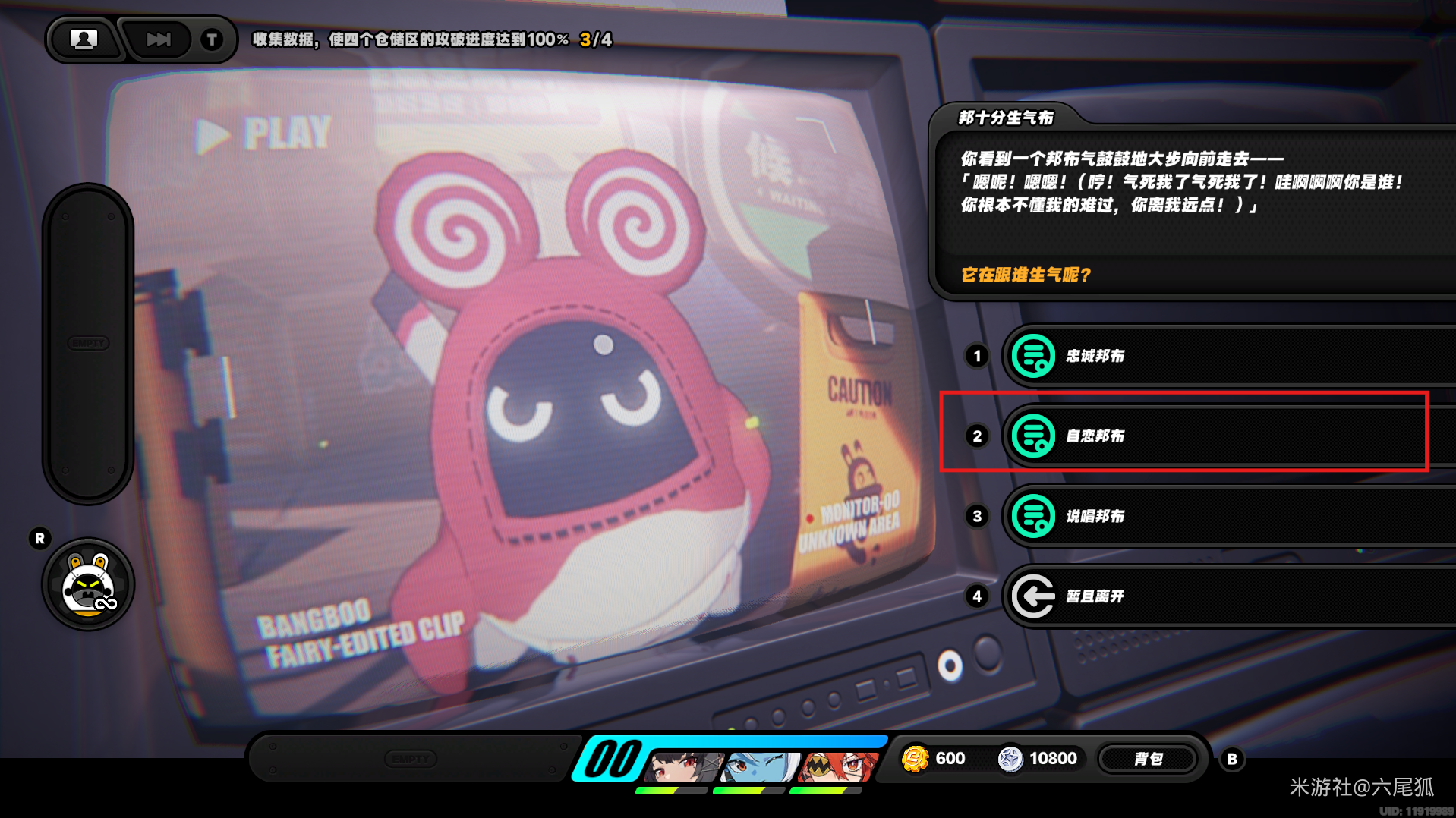Select the black-haired agent portrait
This screenshot has height=818, width=1456.
[x=684, y=766]
